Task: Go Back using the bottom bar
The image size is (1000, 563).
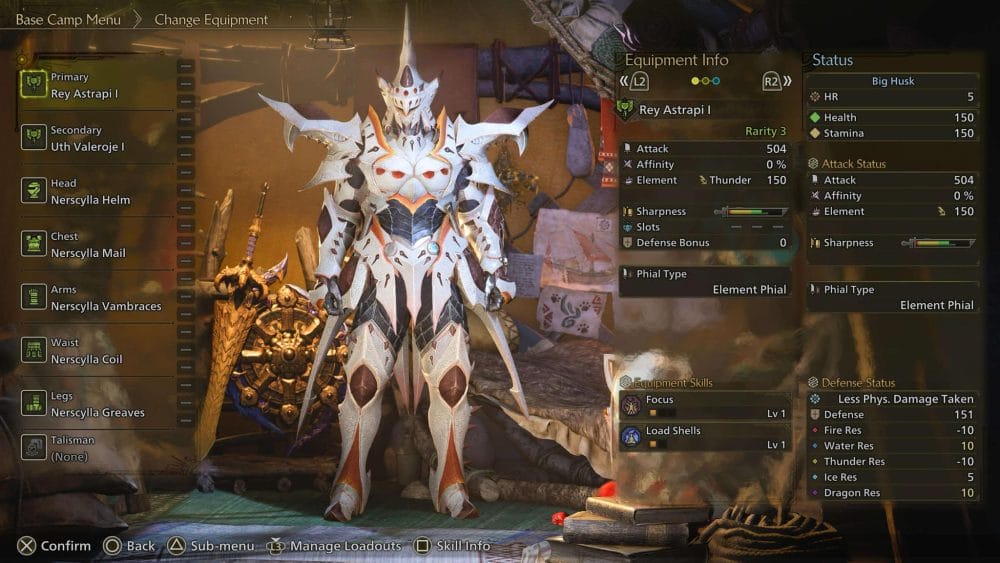Action: click(x=130, y=546)
